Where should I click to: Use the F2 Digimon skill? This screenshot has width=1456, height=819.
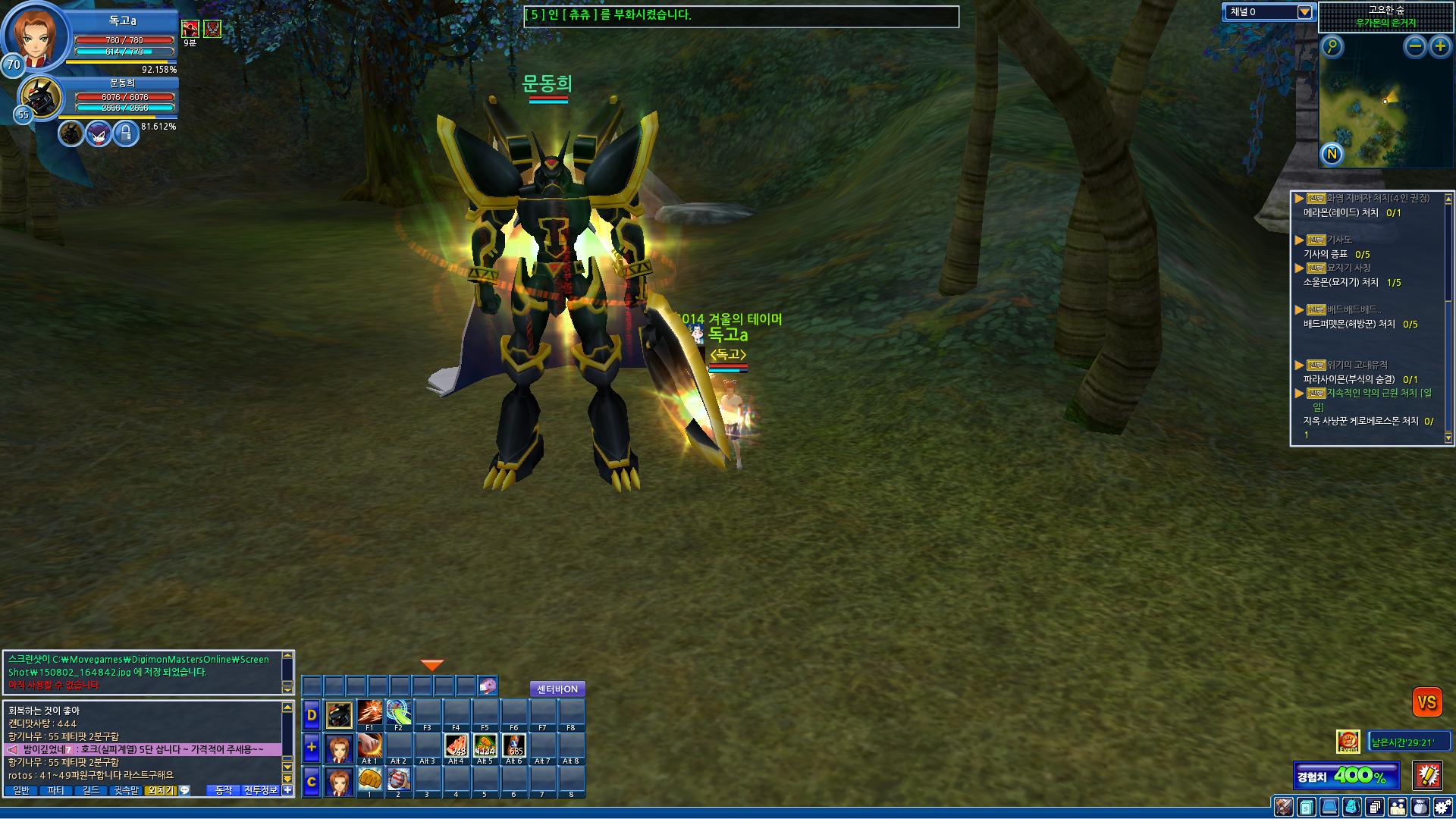click(398, 714)
